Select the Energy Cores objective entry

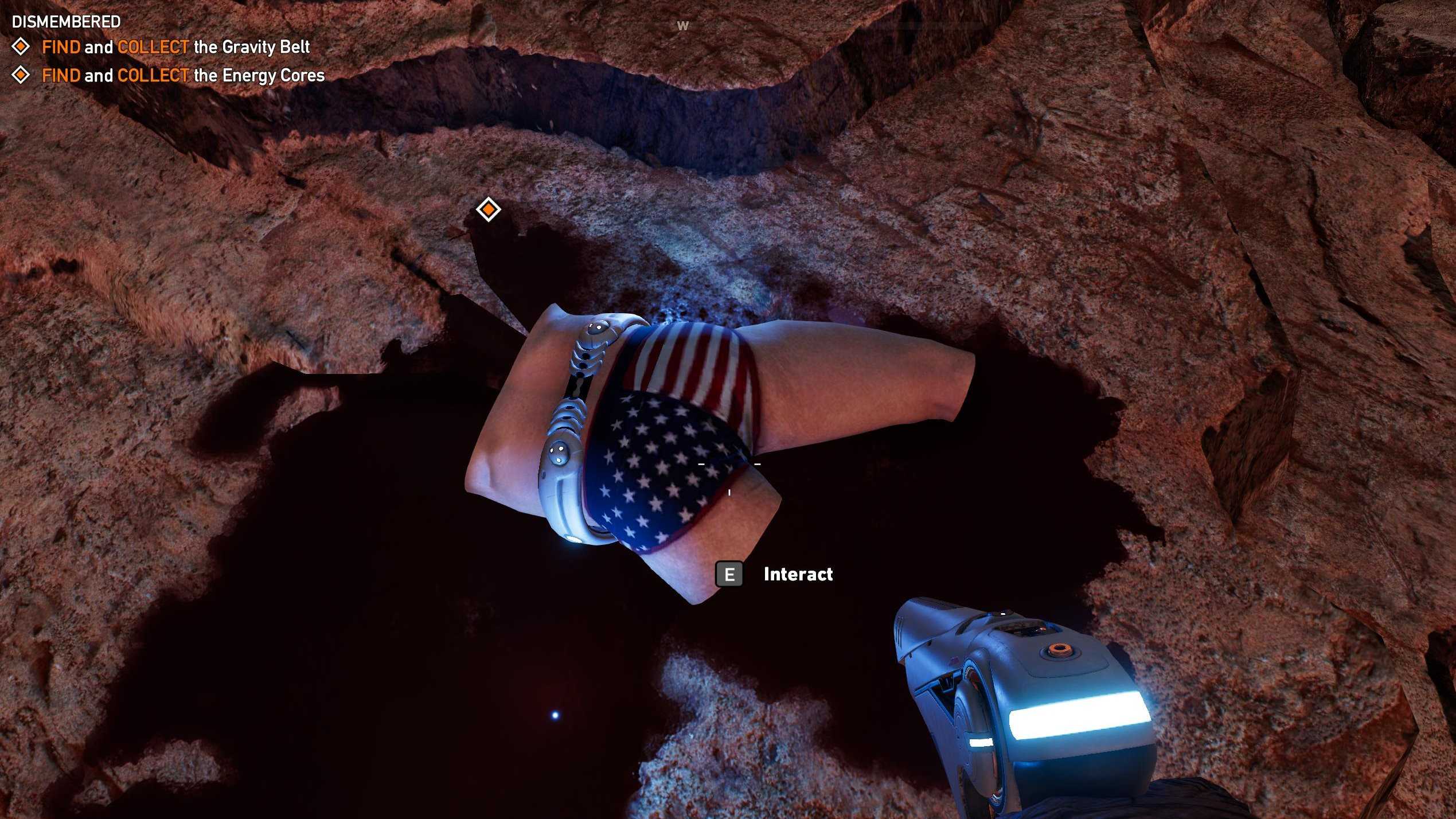183,76
